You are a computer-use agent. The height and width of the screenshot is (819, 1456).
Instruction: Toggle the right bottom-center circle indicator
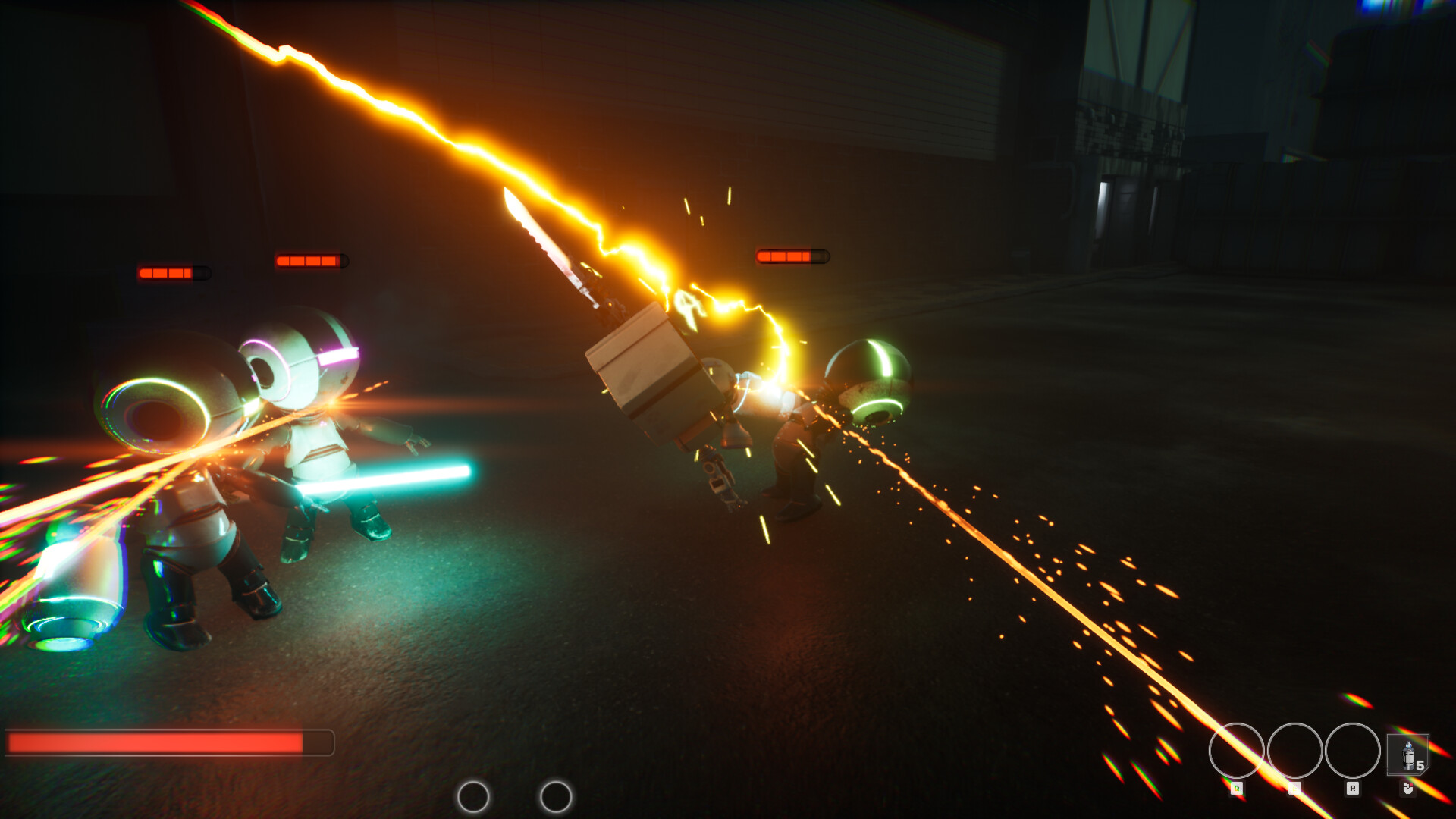tap(556, 798)
